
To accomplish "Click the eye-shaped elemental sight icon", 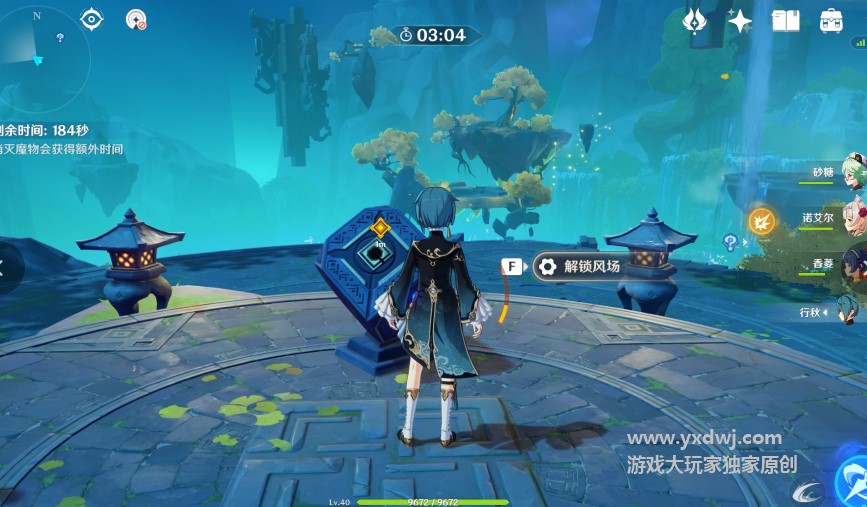I will pyautogui.click(x=92, y=18).
